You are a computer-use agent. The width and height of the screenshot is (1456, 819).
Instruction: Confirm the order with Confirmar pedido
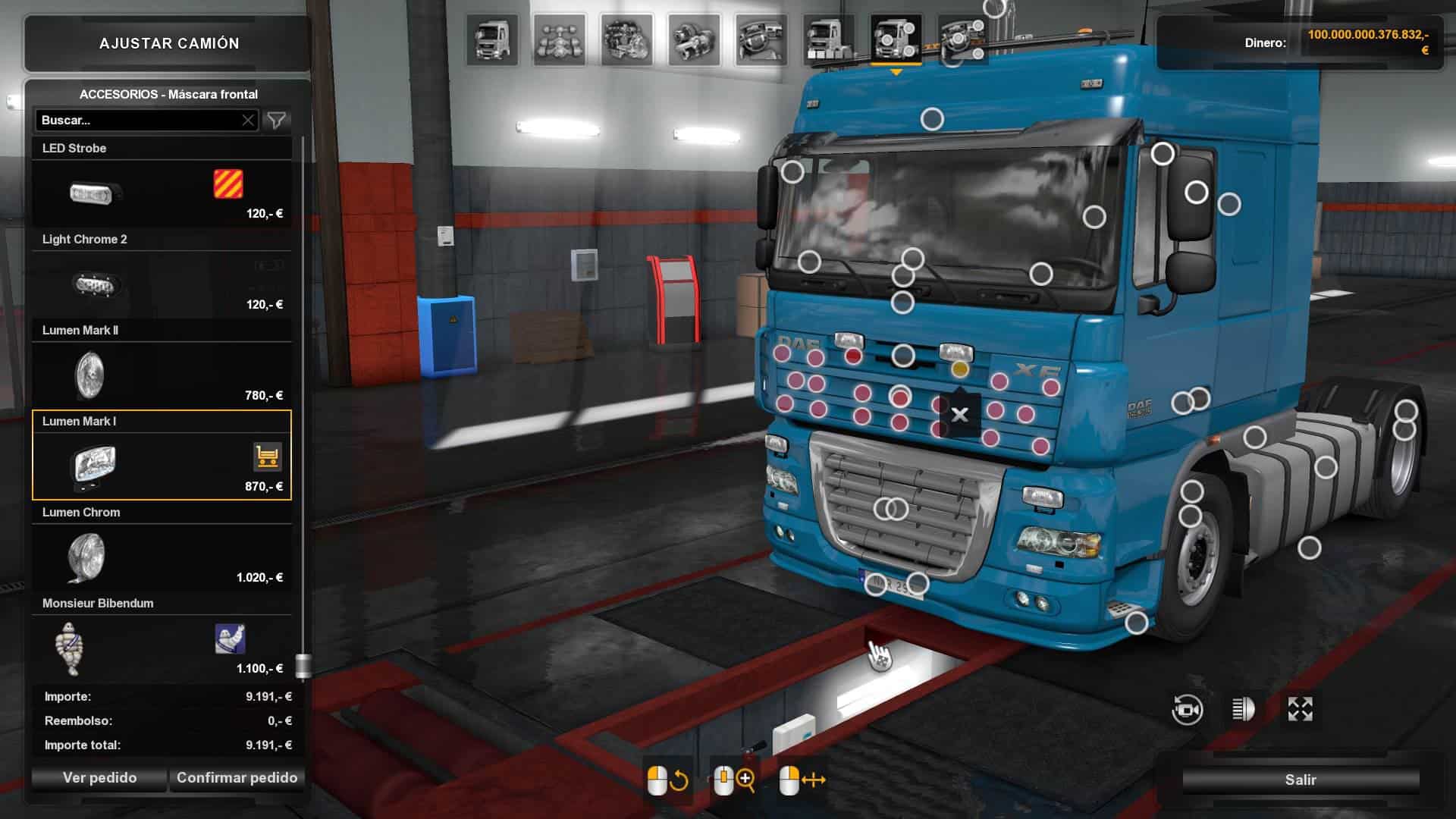click(x=237, y=778)
